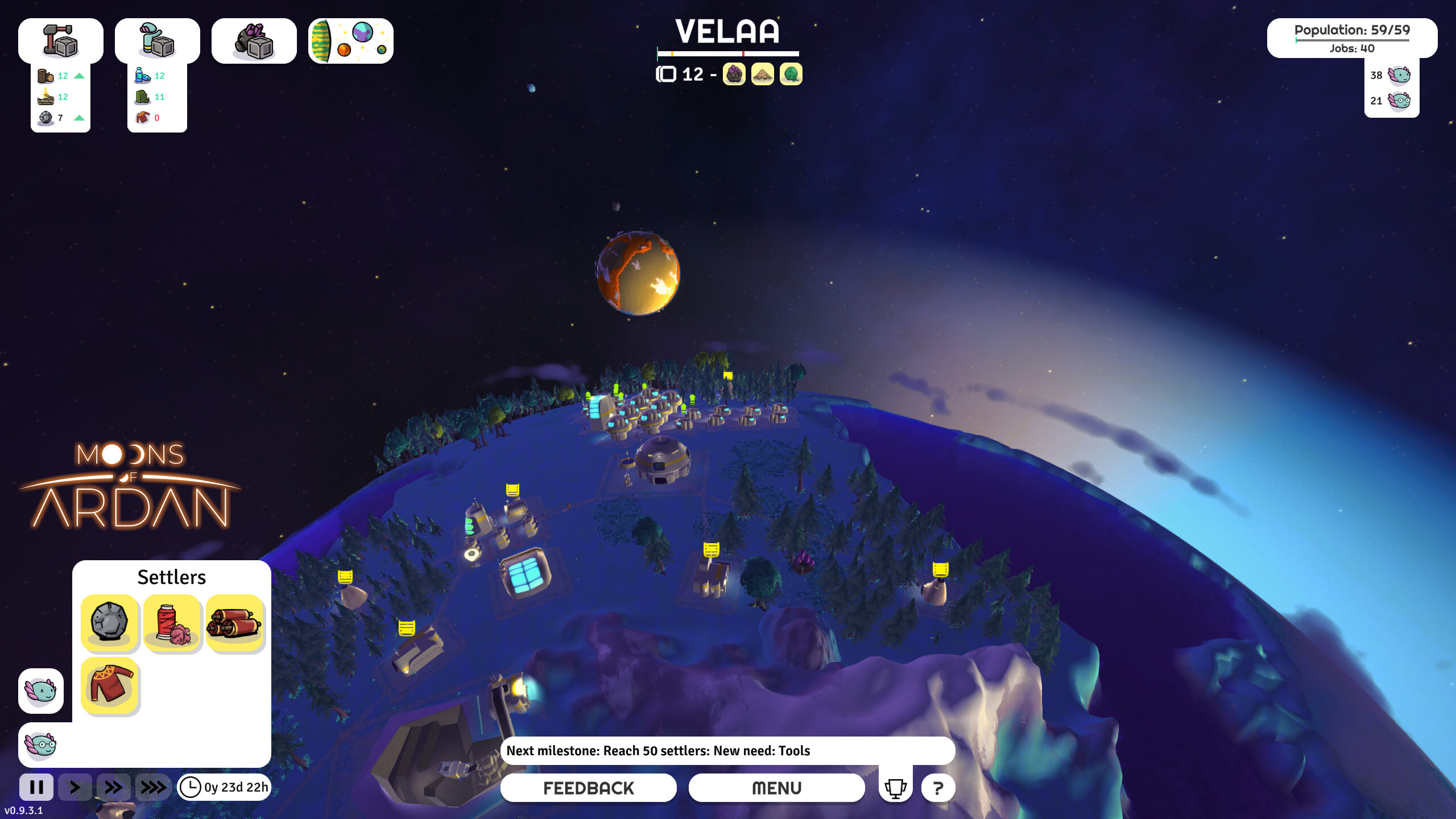Open help with the question mark button
1456x819 pixels.
(938, 788)
